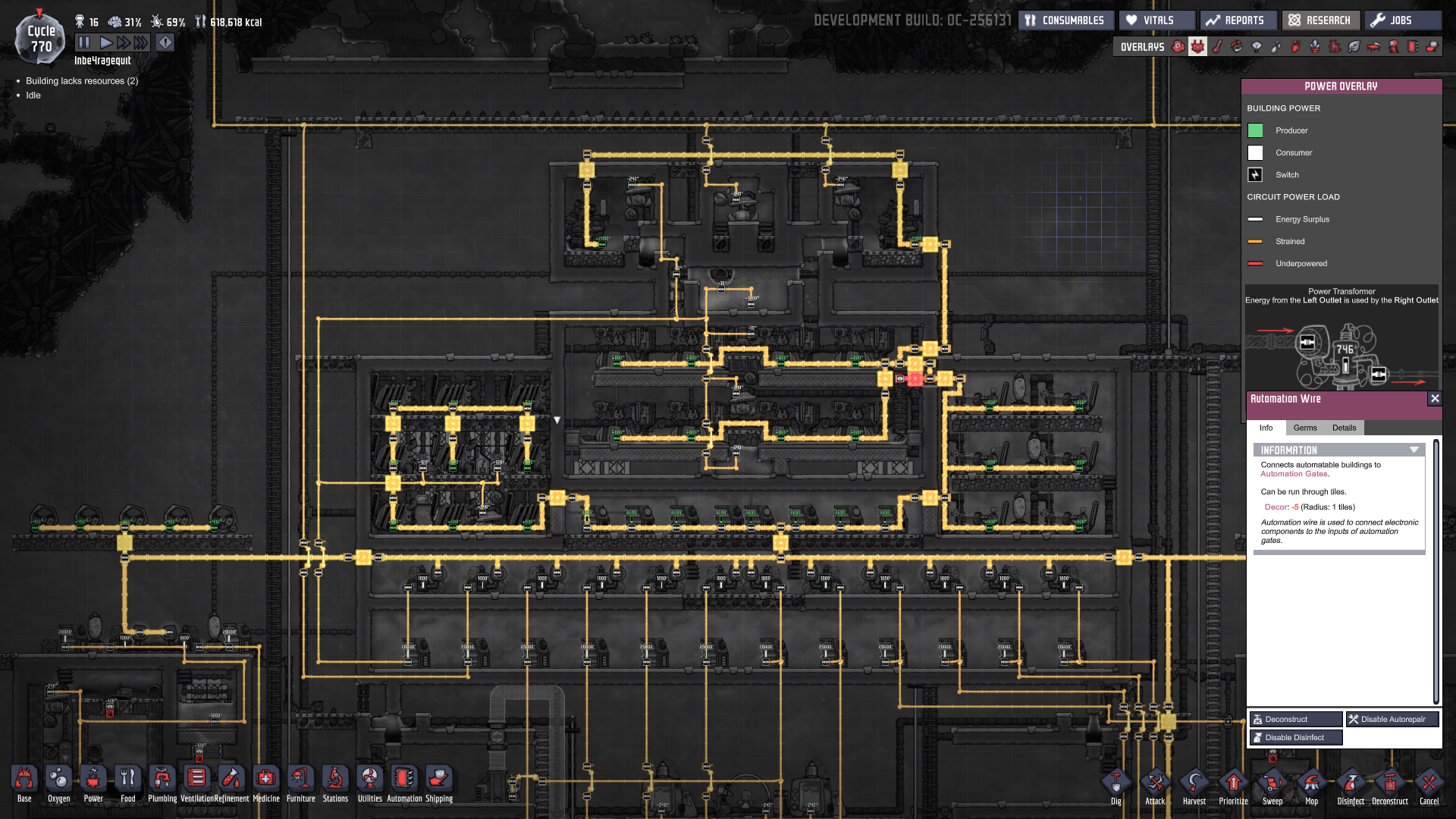Toggle Disable Disinfect on the wire
1456x819 pixels.
[1295, 737]
